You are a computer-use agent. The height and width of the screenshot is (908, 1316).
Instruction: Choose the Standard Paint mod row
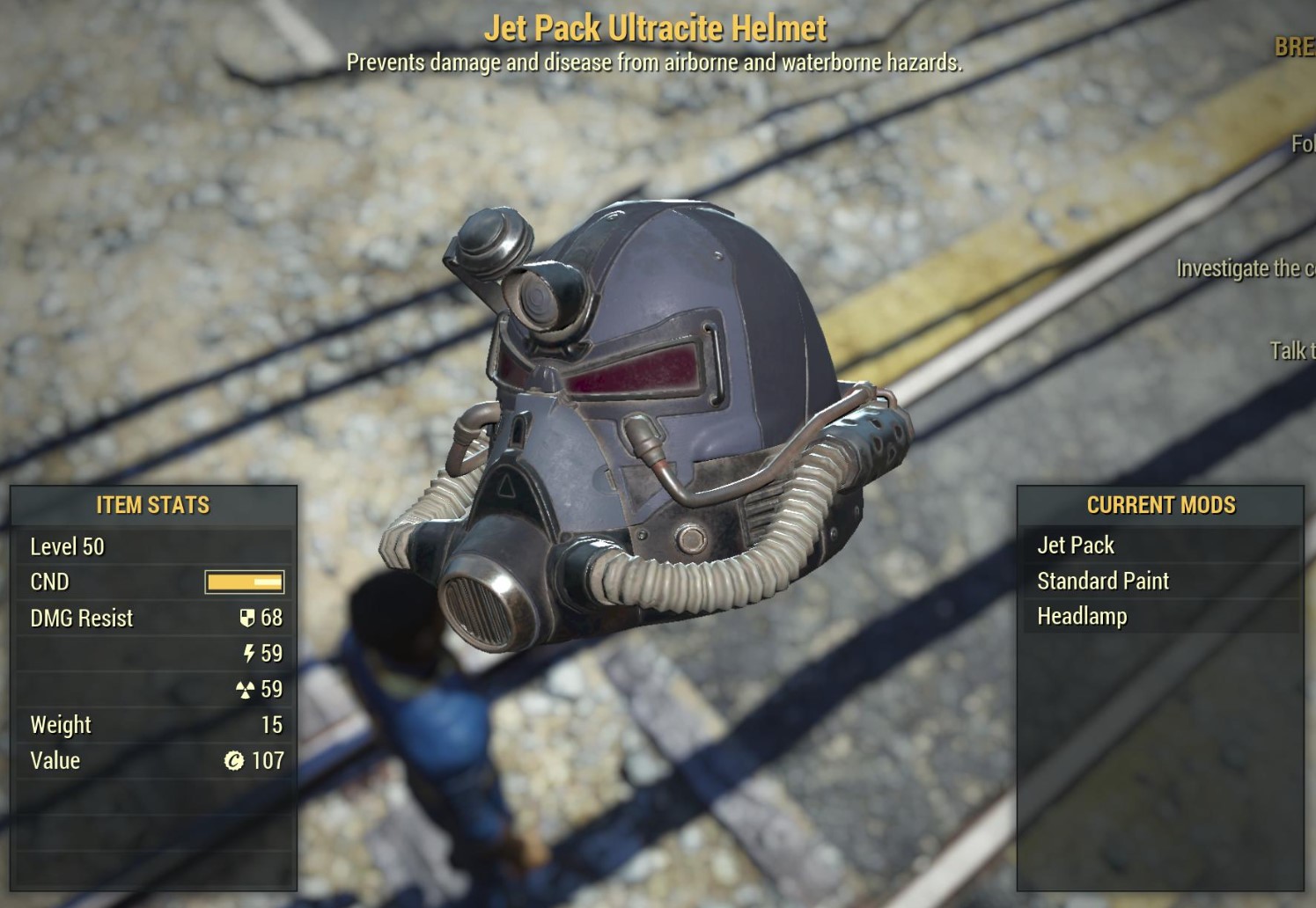coord(1103,581)
